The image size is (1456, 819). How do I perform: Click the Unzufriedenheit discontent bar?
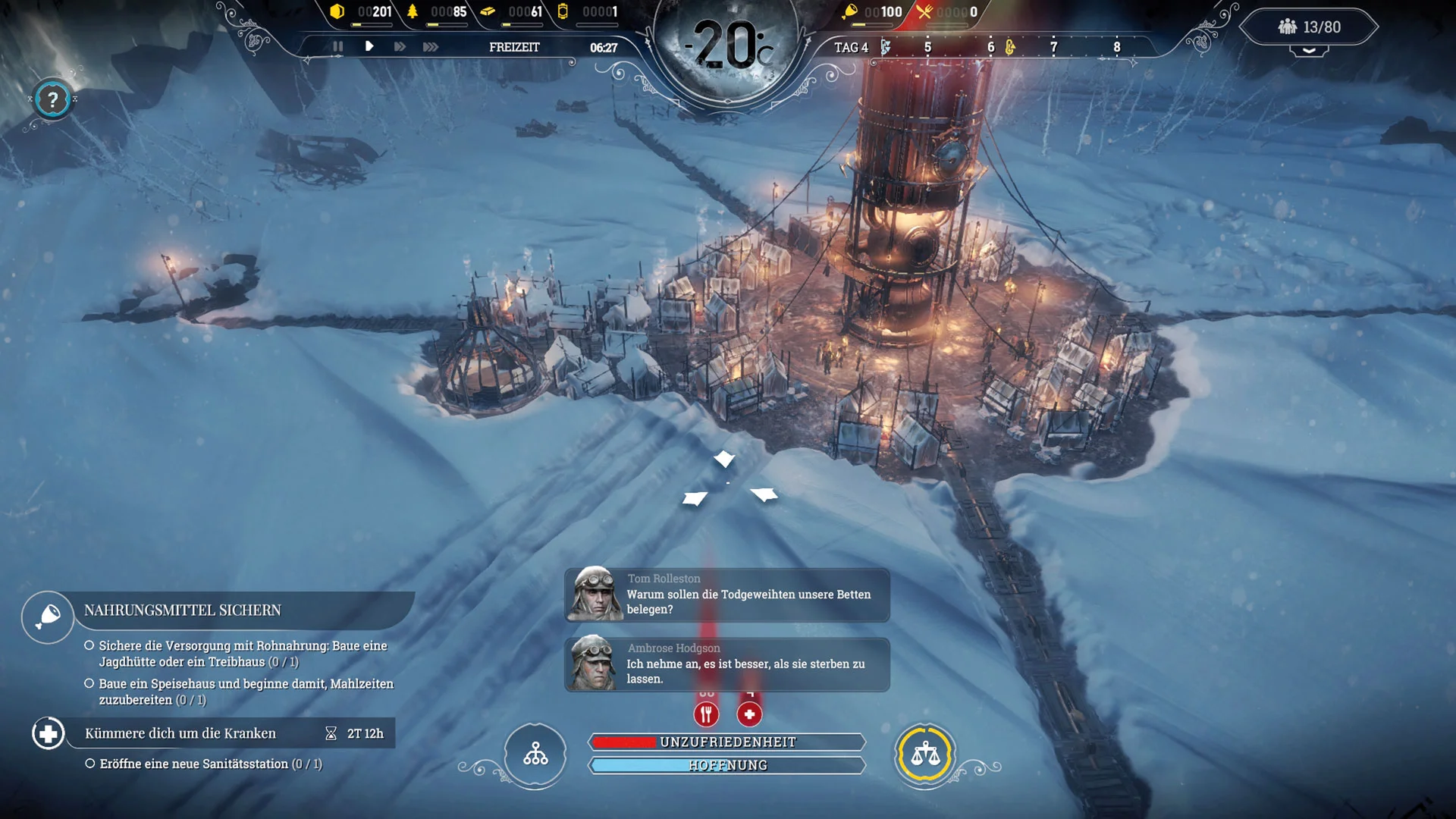(727, 742)
